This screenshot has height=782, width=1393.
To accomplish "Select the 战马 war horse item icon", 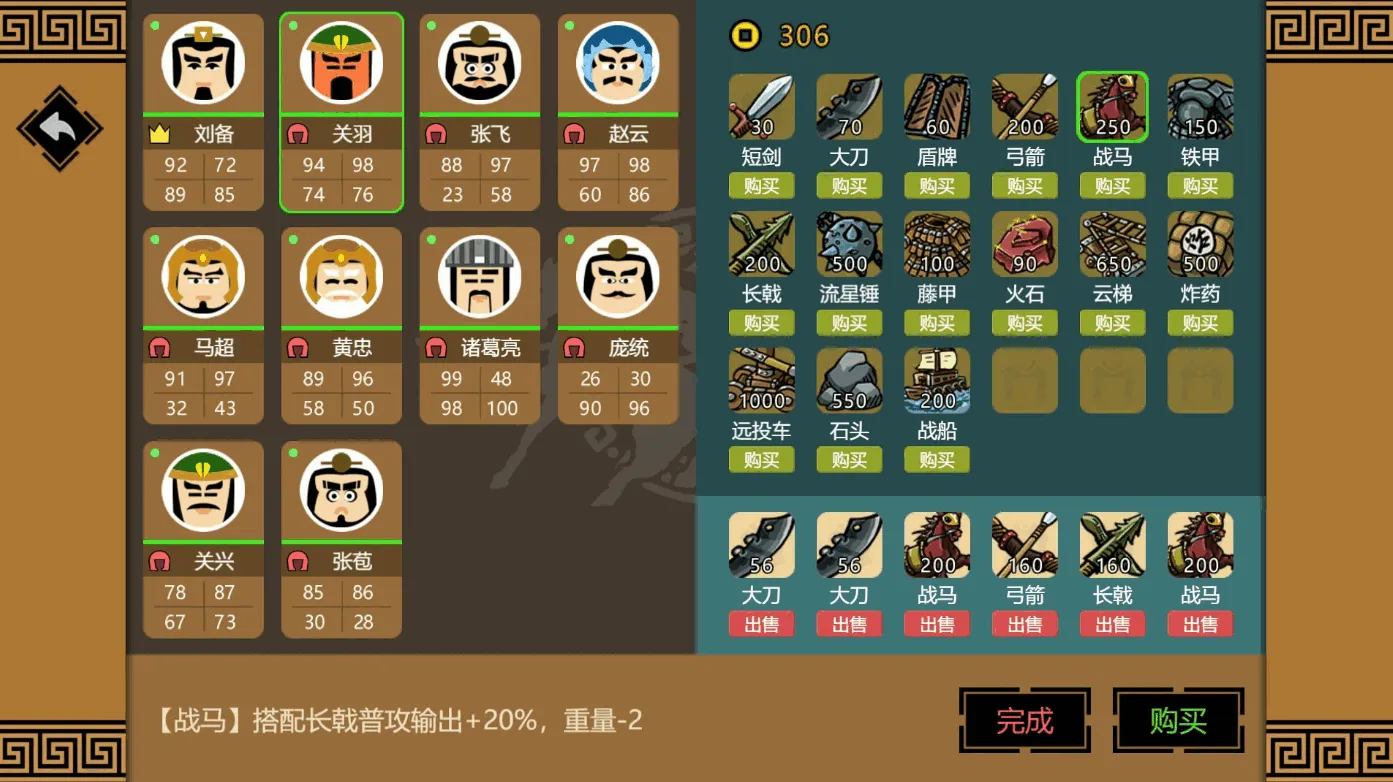I will pyautogui.click(x=1112, y=105).
